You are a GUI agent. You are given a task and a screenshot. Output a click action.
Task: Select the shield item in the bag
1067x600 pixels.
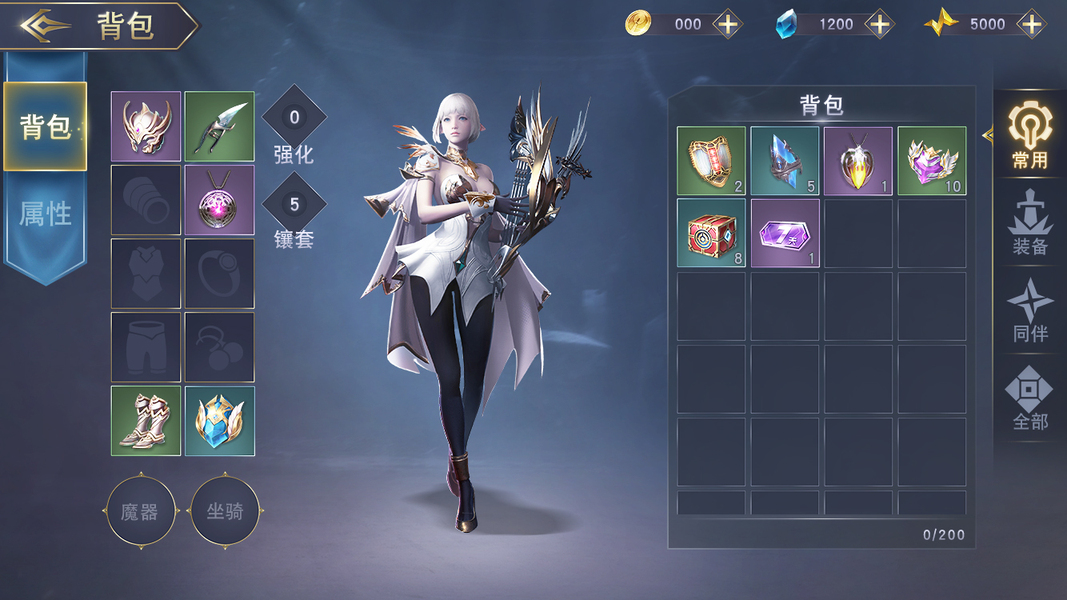(x=711, y=160)
